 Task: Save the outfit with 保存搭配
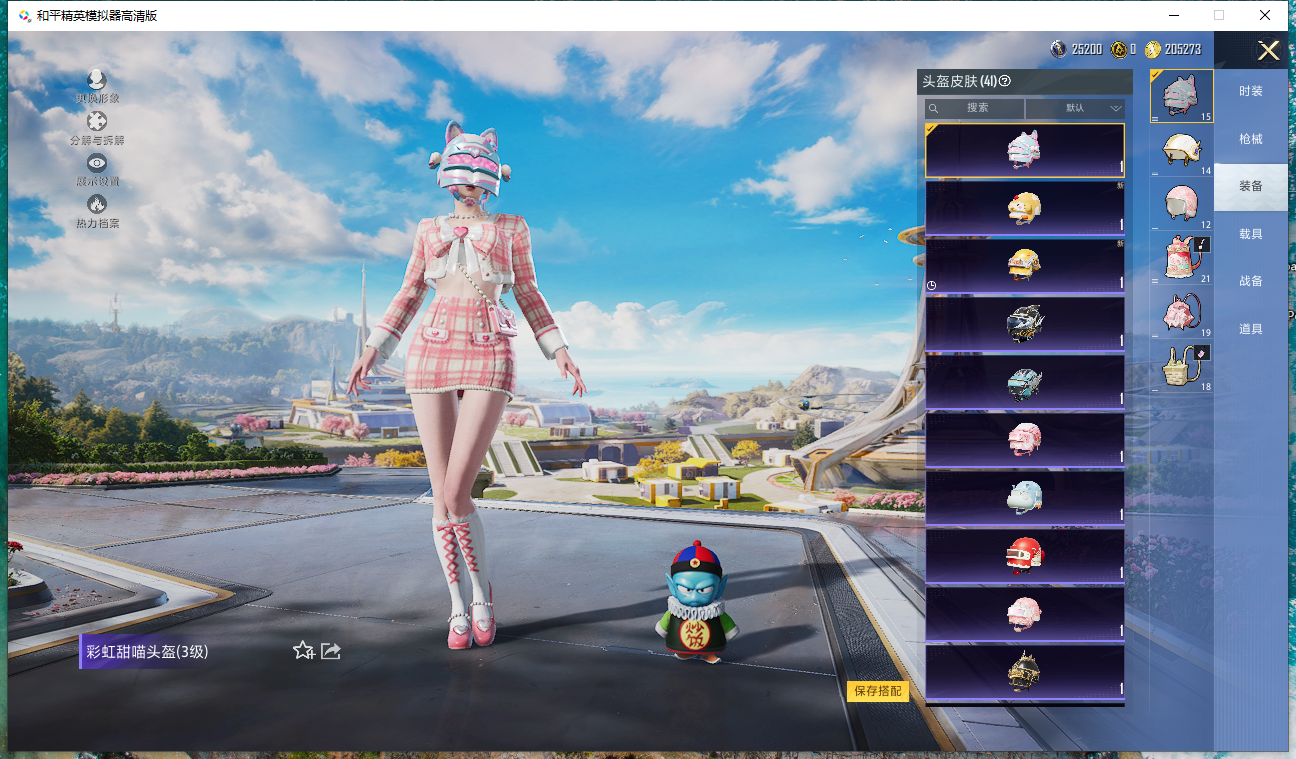pos(877,691)
